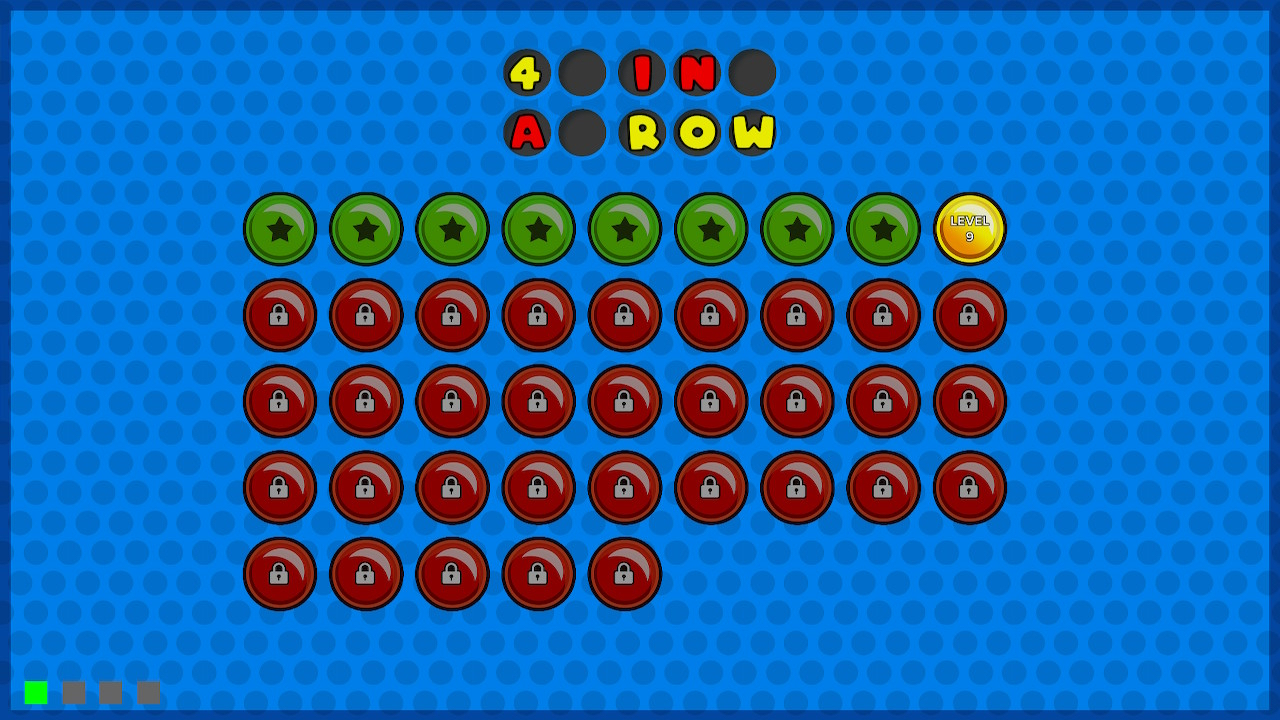Start Level 9 from the gold button

pyautogui.click(x=970, y=229)
